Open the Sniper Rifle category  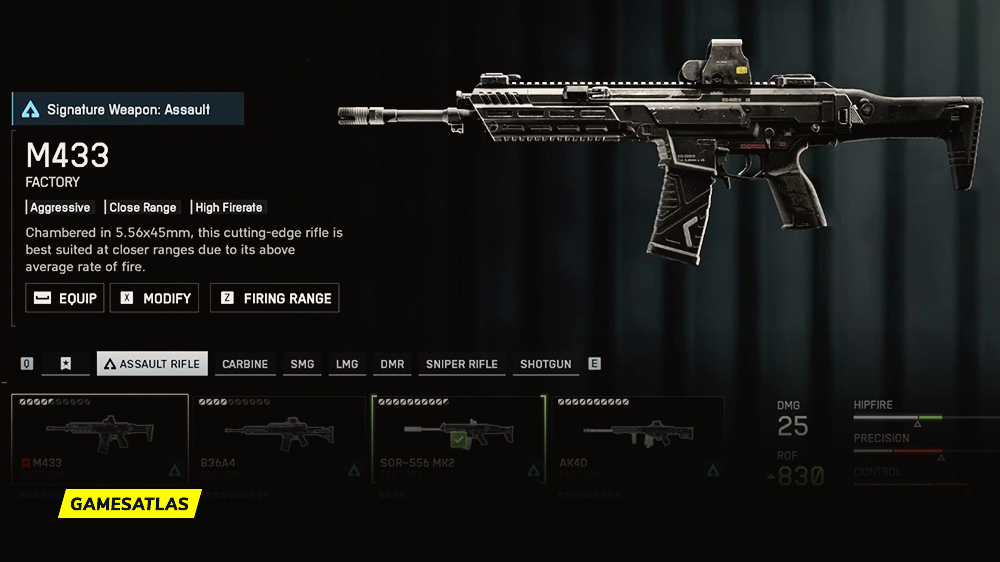461,364
